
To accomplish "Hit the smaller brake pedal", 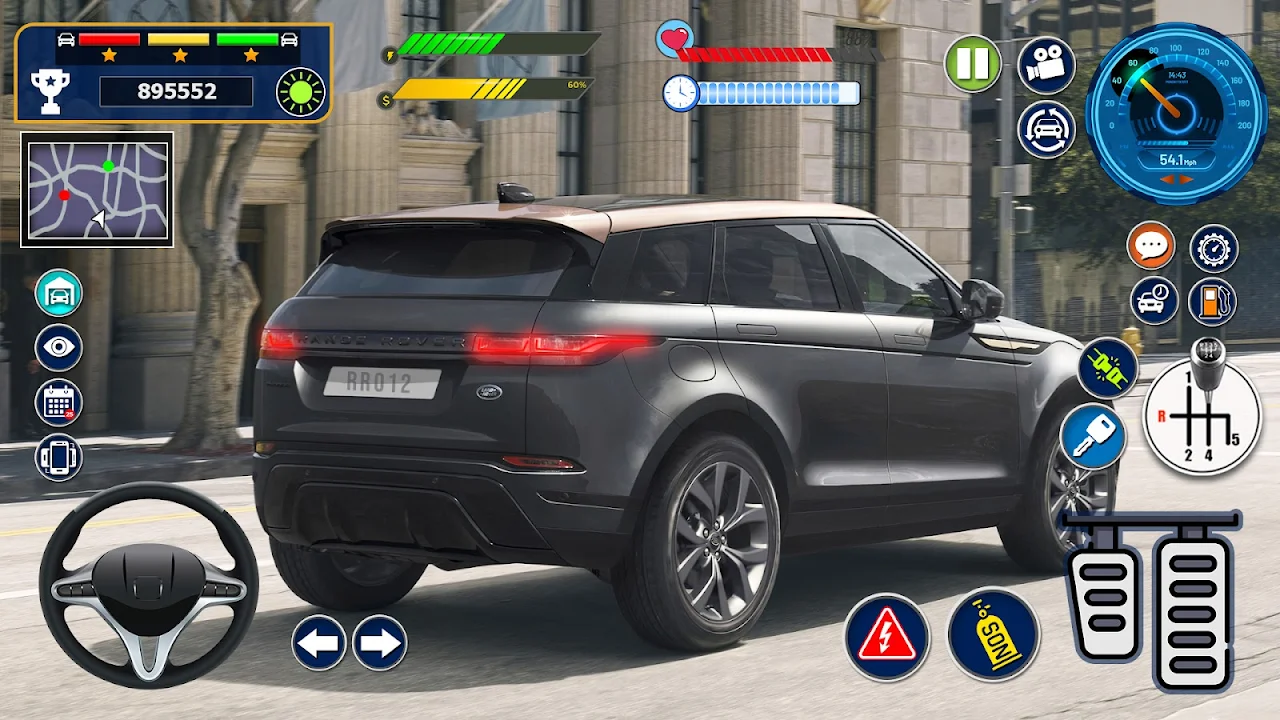I will (1104, 590).
